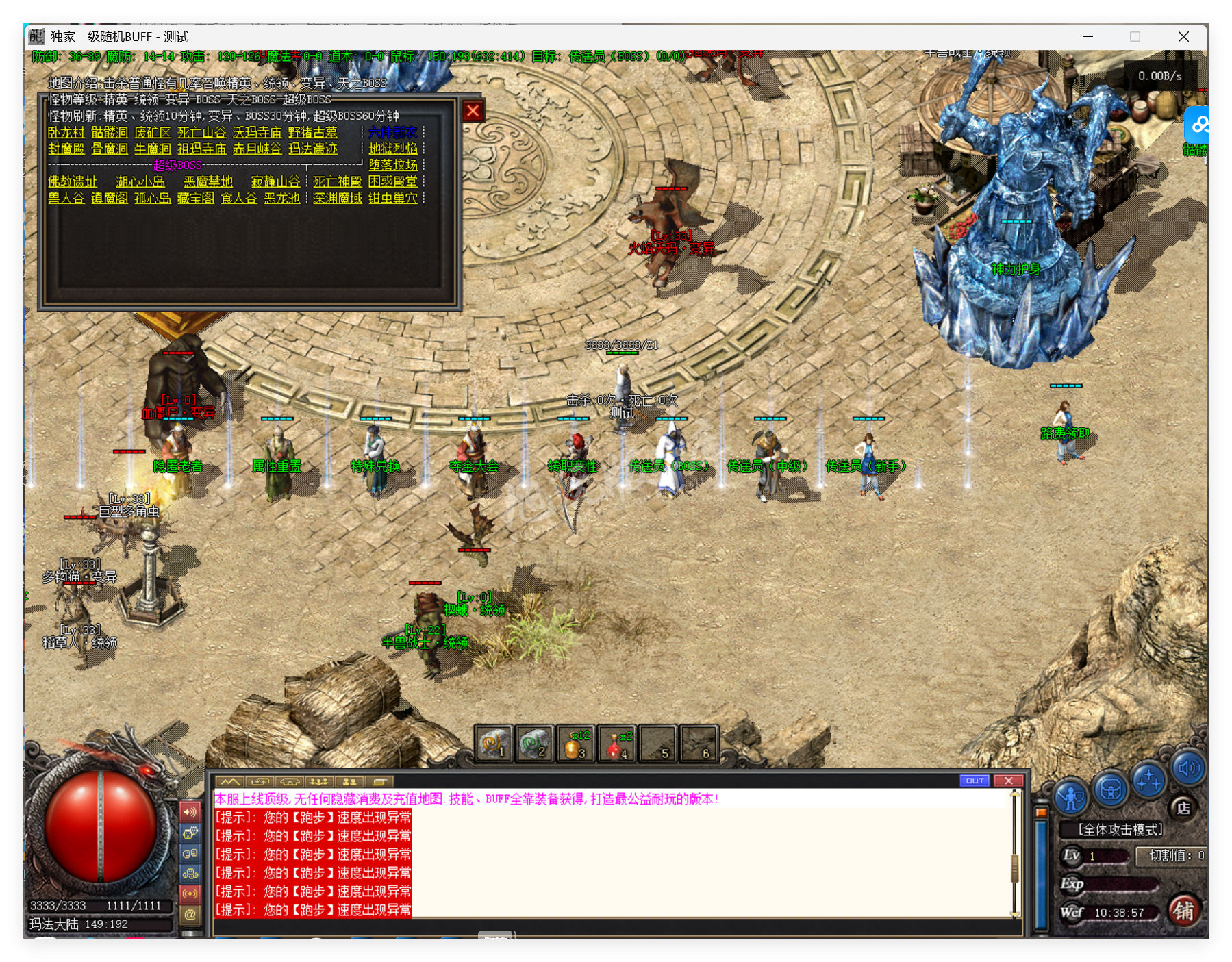Select the 死亡山谷 destination link
This screenshot has height=962, width=1232.
click(x=201, y=132)
